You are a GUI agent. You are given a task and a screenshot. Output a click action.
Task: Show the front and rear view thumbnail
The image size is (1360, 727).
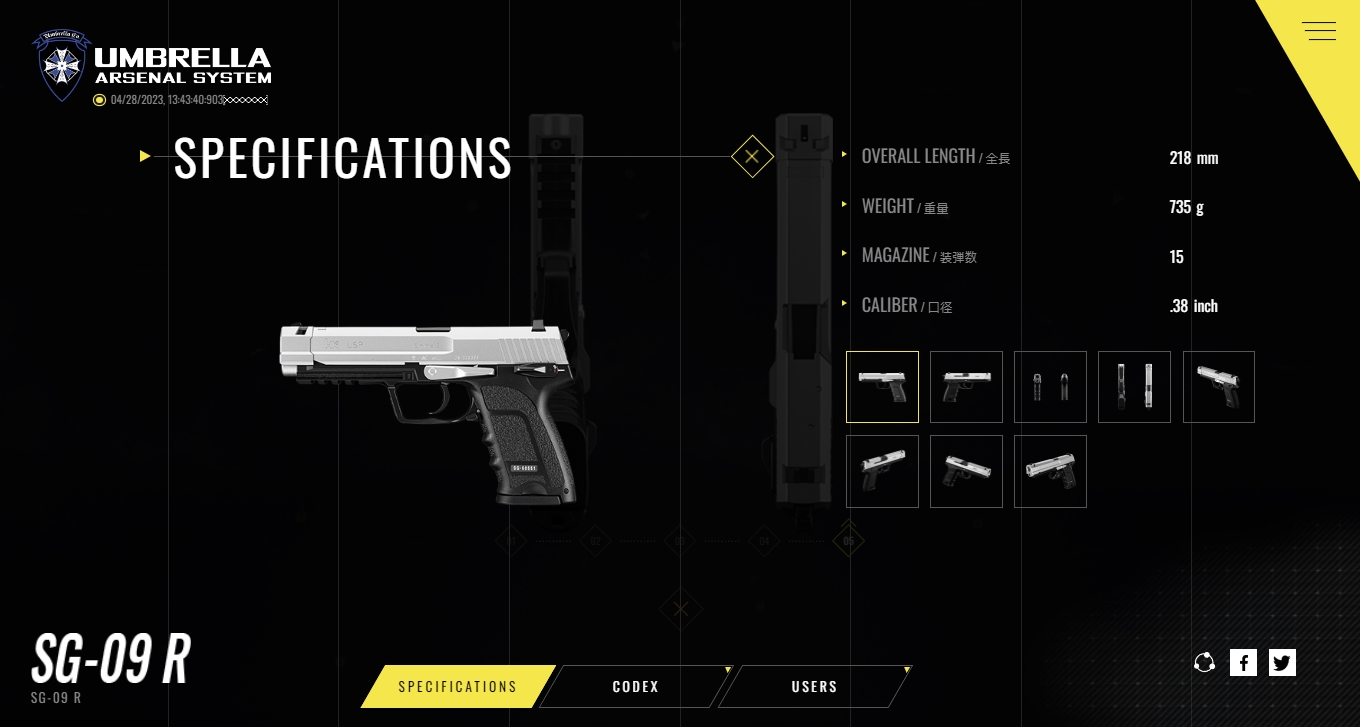pos(1050,387)
